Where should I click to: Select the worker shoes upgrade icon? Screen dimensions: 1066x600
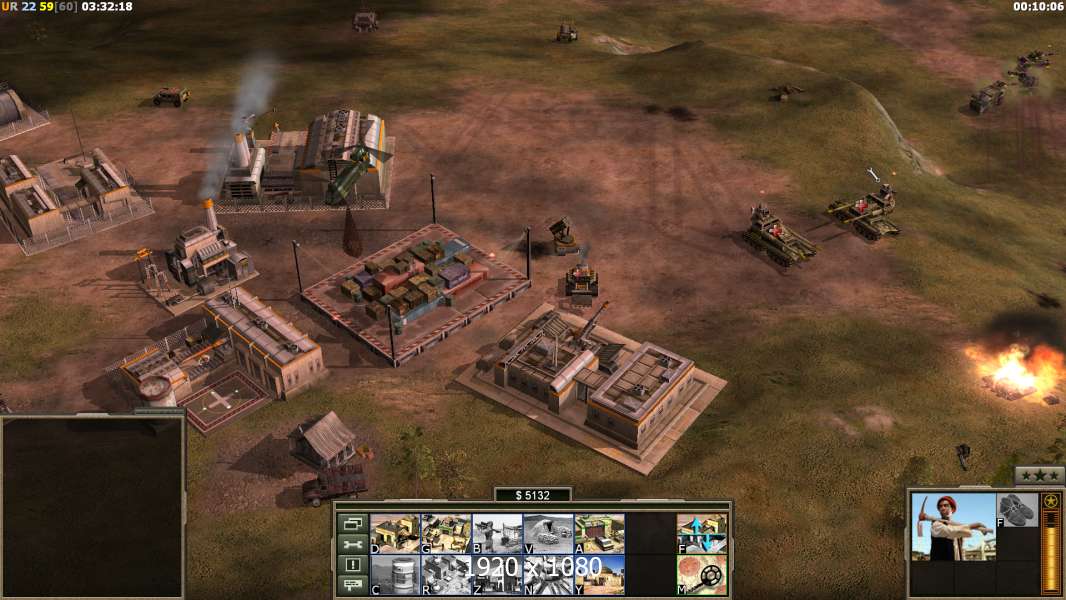[x=1018, y=510]
